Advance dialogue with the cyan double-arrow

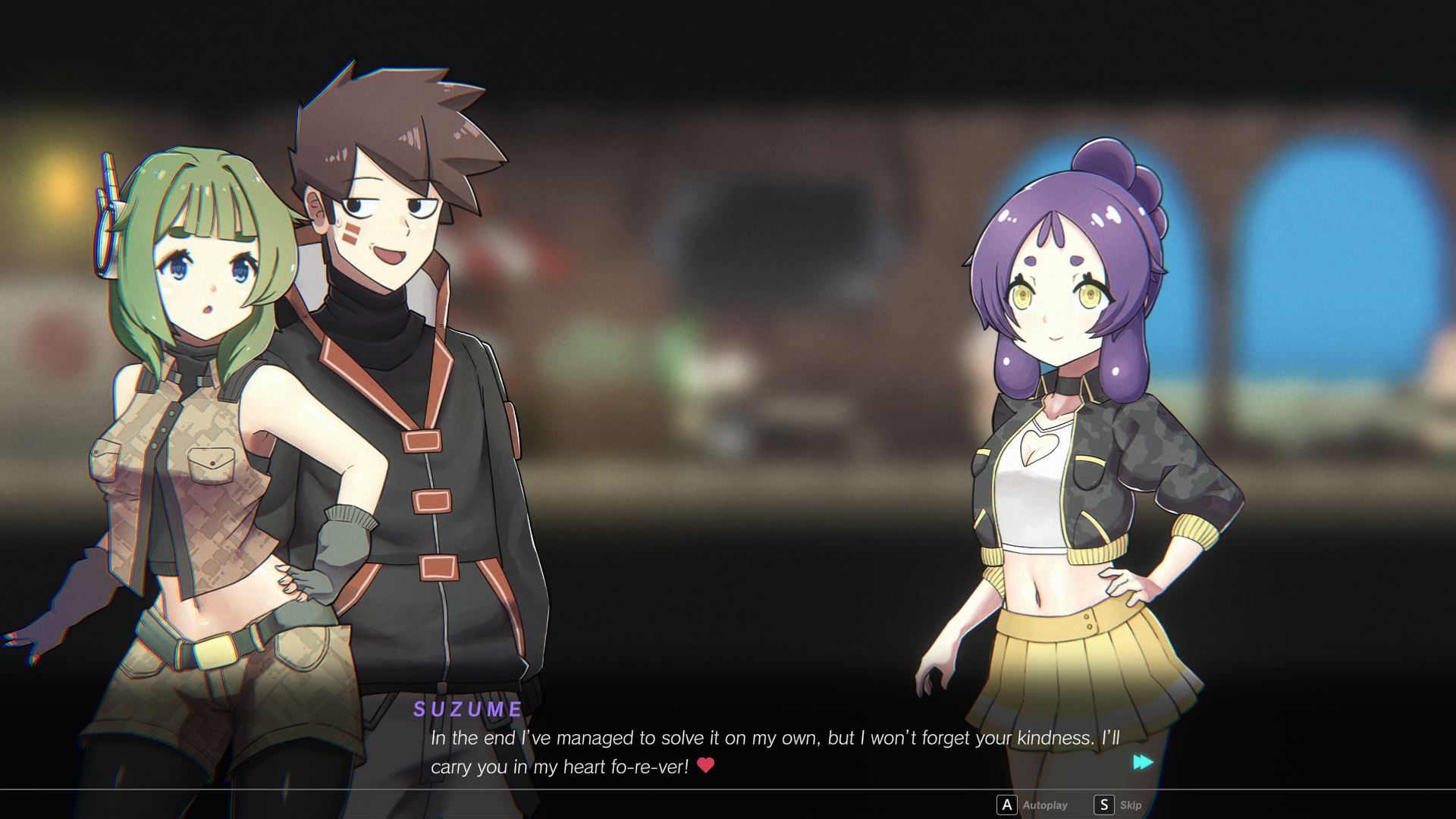[1143, 762]
